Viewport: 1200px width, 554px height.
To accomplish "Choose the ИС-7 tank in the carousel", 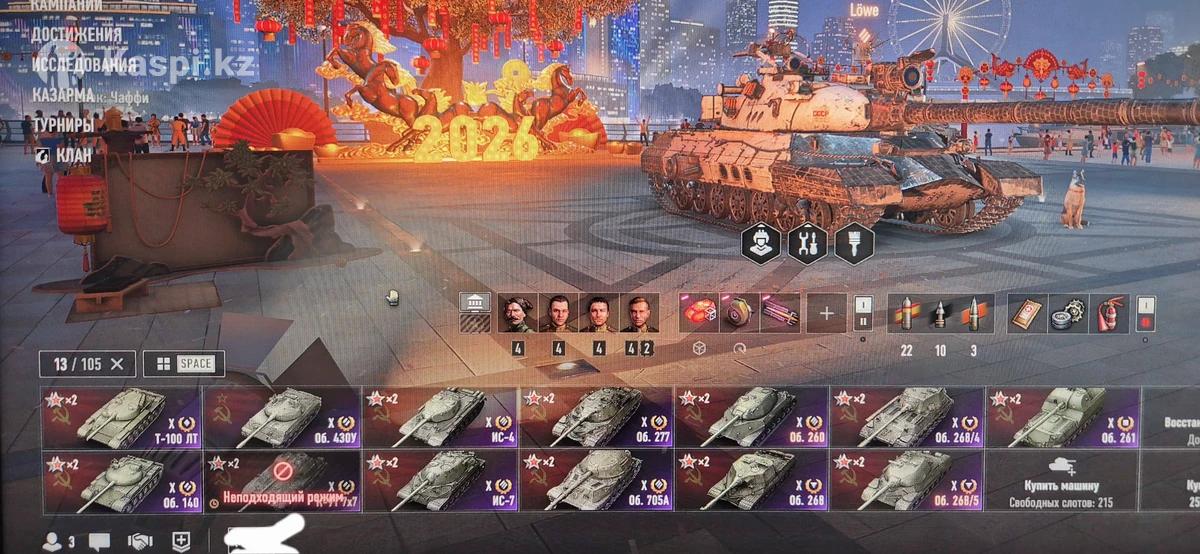I will (439, 481).
